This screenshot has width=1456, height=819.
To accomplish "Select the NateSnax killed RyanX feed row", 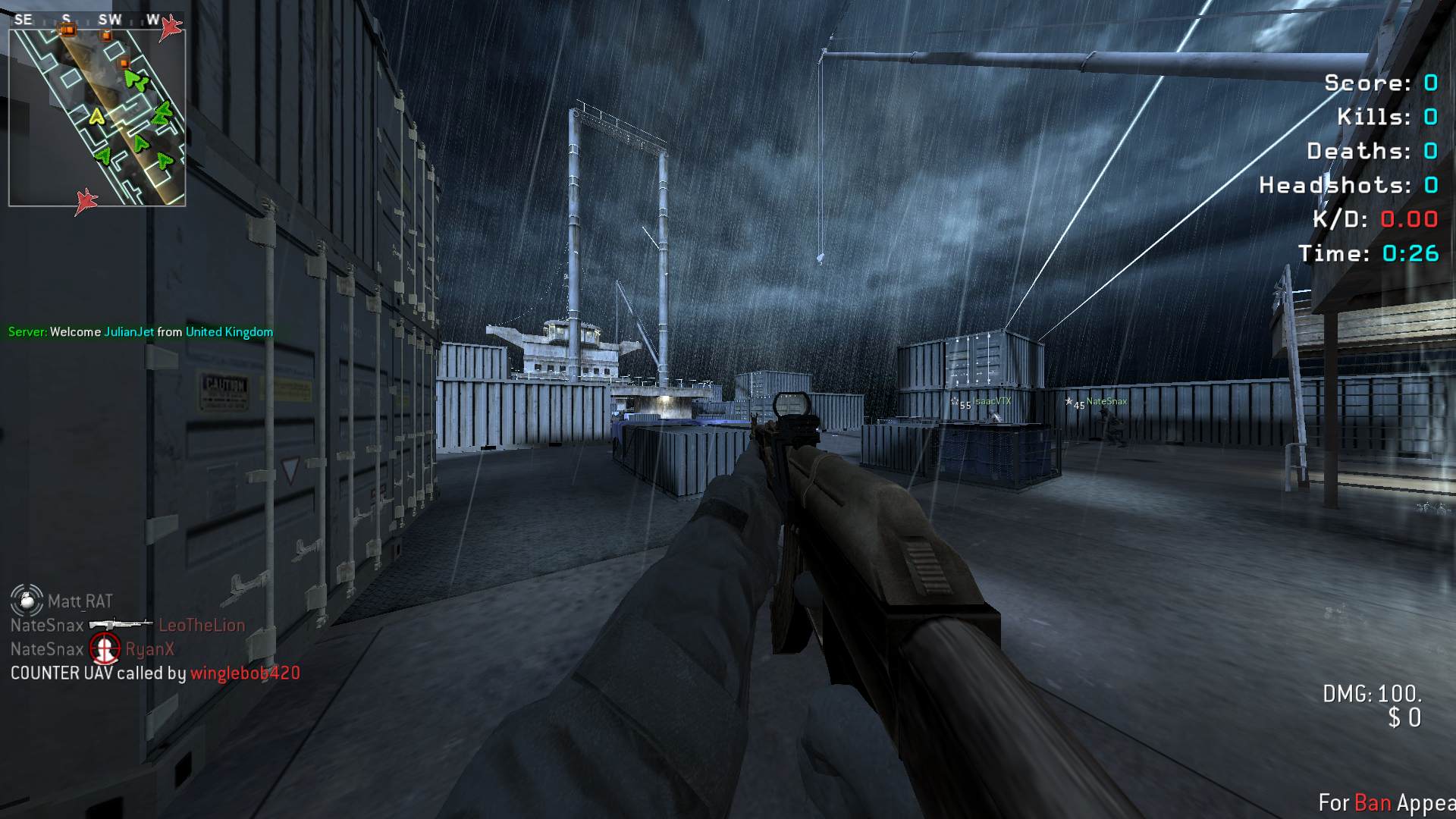I will tap(93, 649).
